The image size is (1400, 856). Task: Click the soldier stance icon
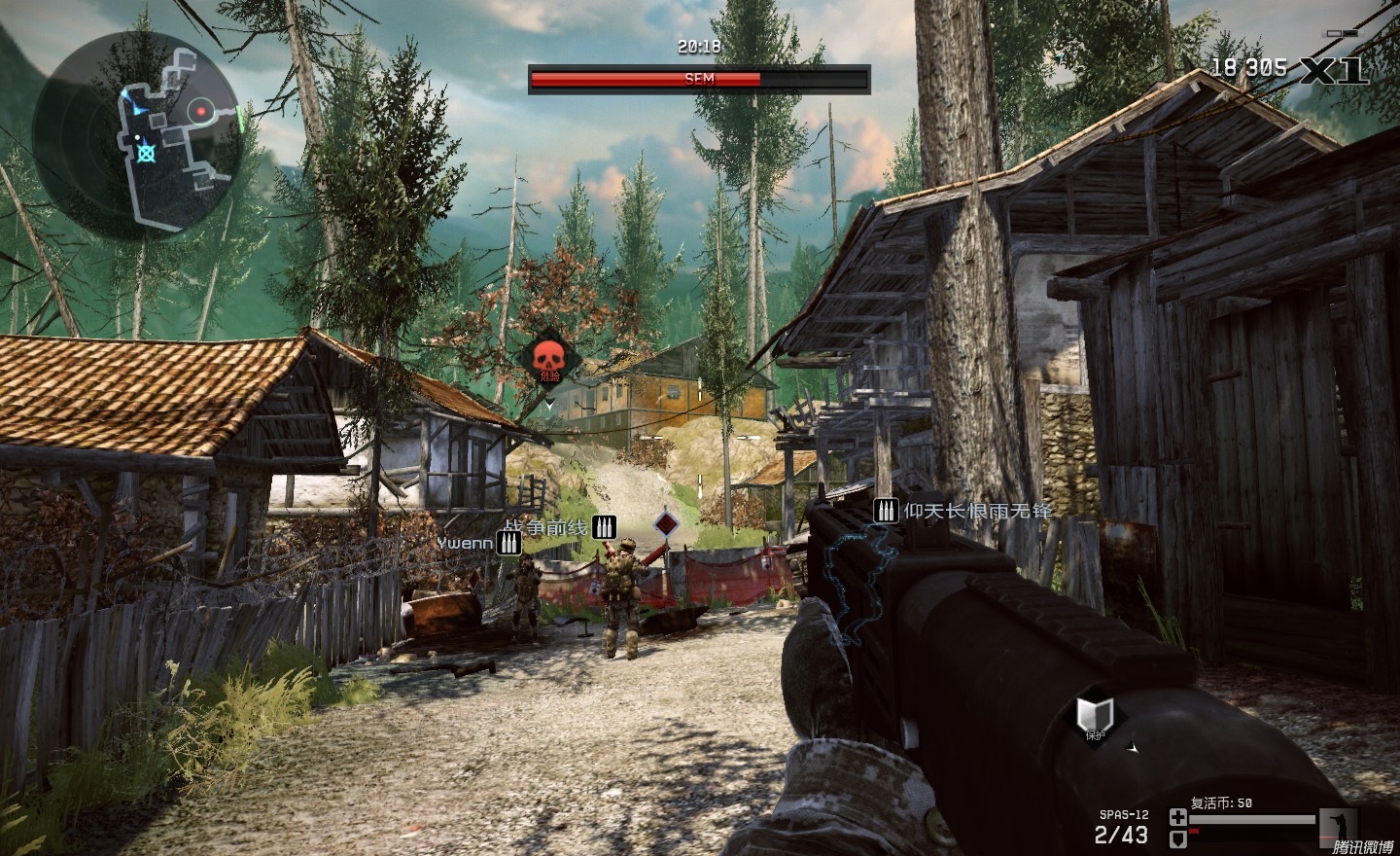[1339, 825]
